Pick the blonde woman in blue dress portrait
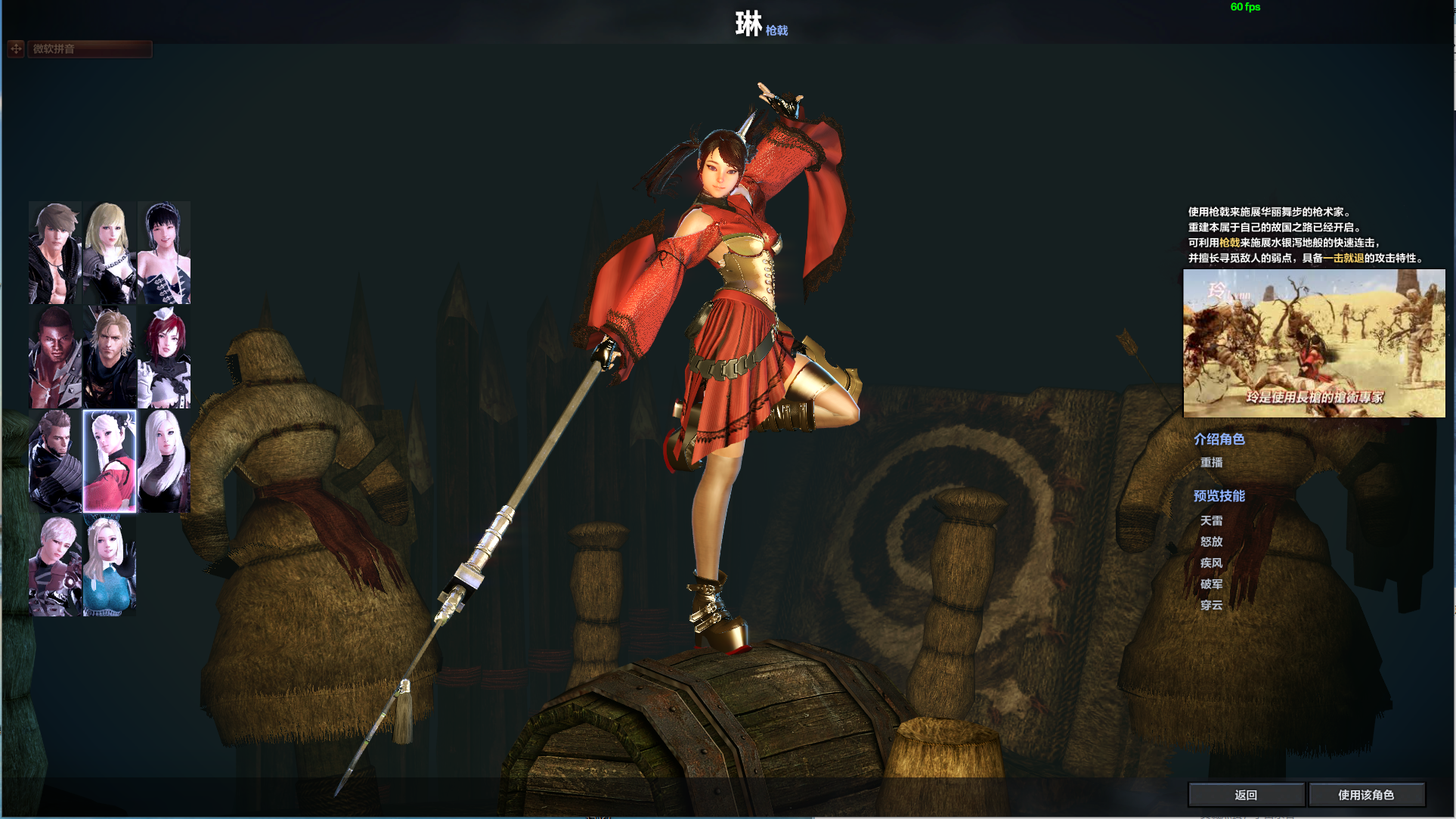 click(x=110, y=566)
